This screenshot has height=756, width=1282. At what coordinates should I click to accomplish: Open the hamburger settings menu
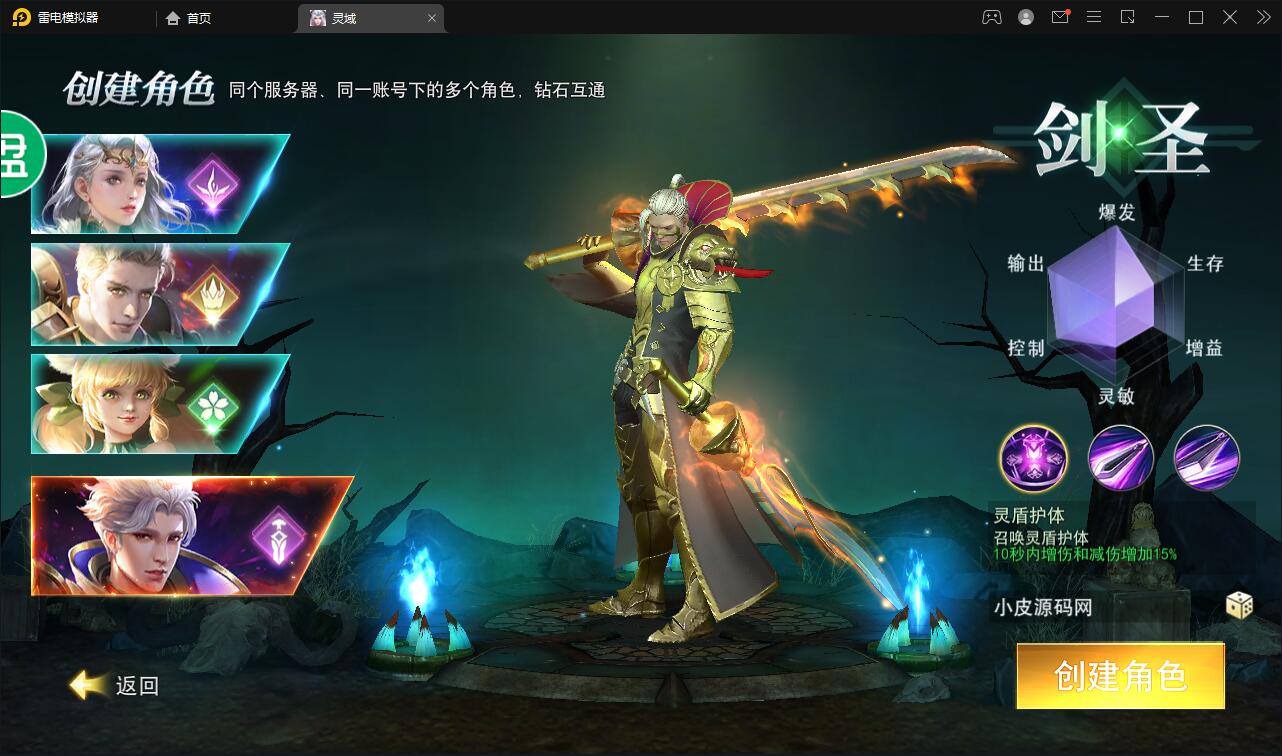(1094, 17)
